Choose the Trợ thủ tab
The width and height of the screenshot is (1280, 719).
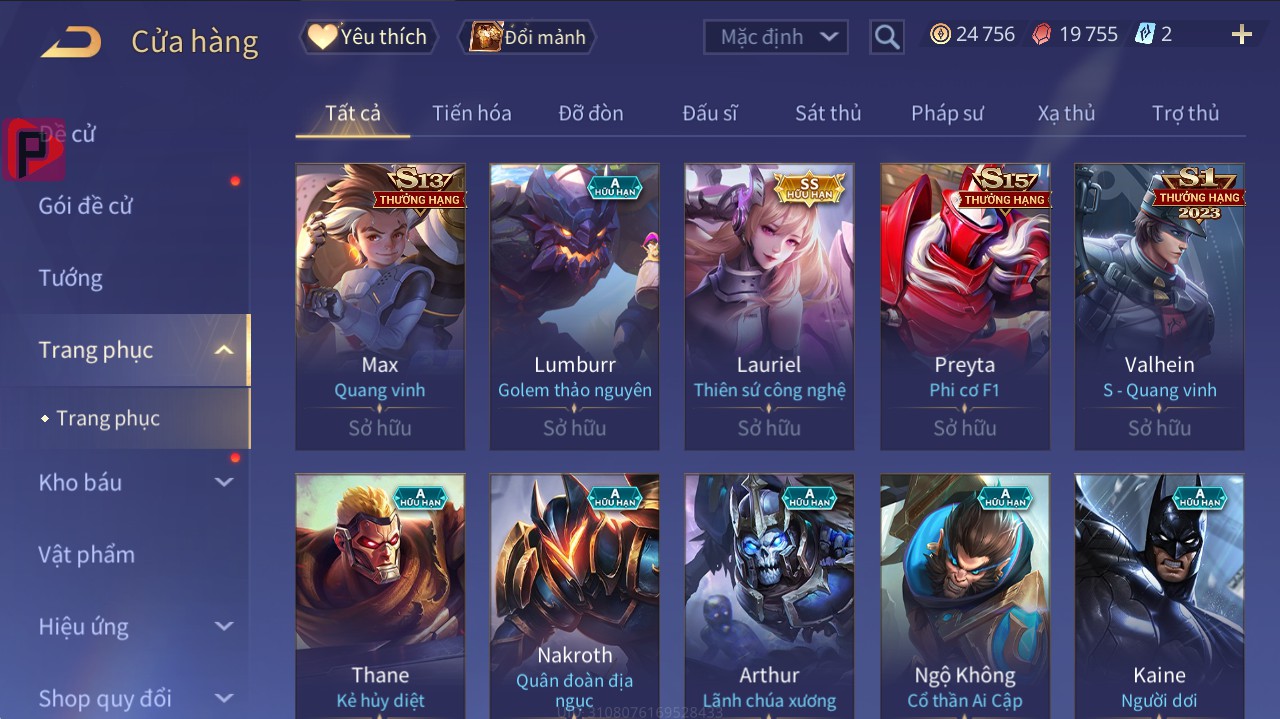1185,113
